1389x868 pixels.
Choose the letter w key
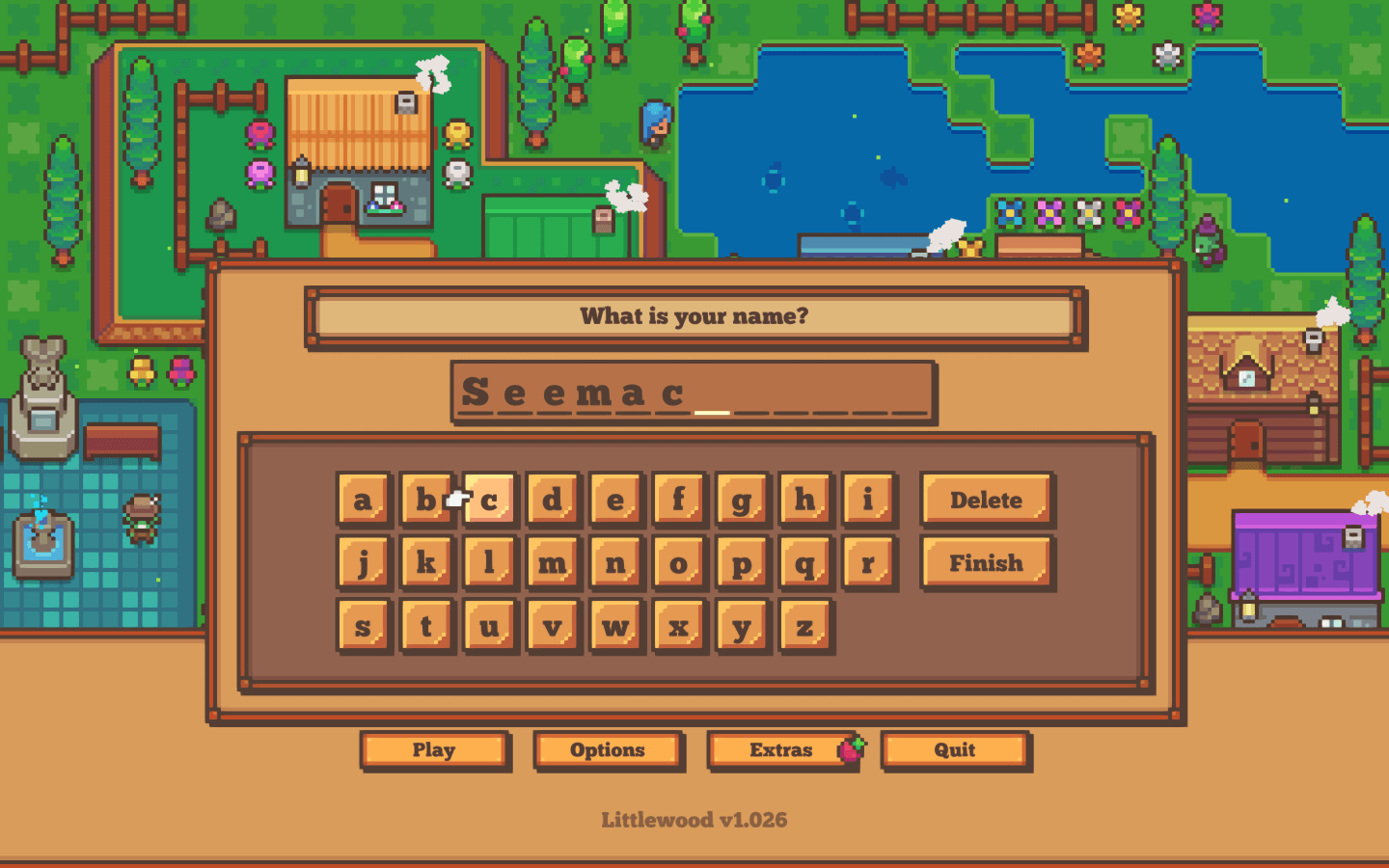click(615, 626)
